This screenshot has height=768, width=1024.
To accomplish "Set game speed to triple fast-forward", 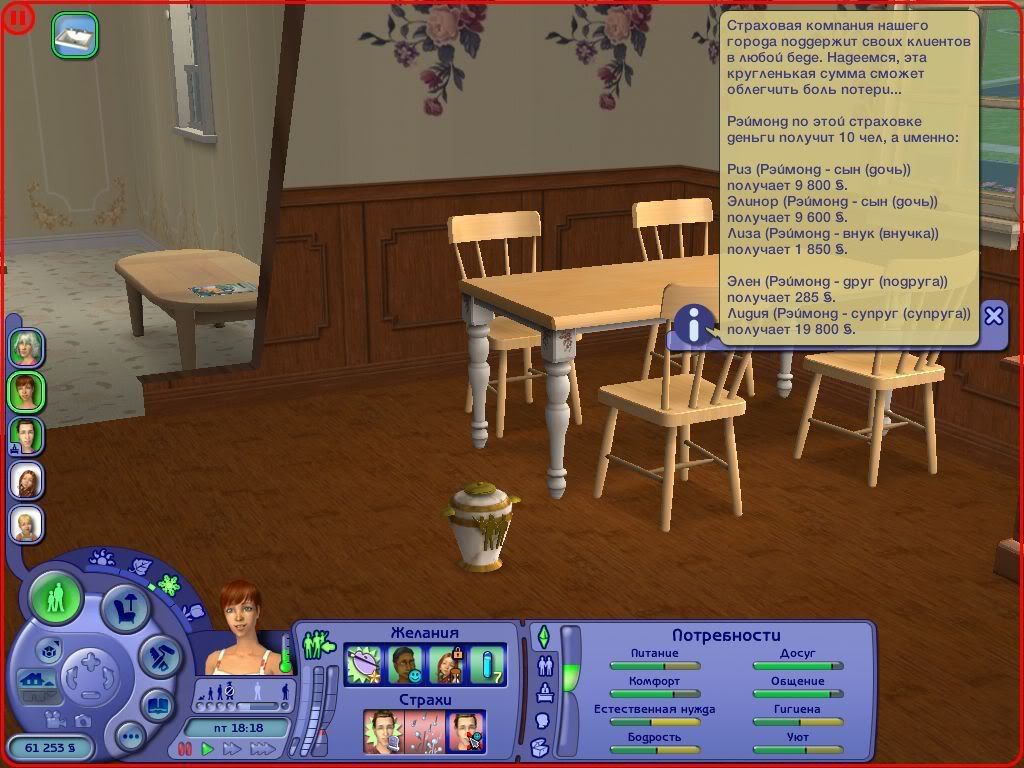I will click(263, 749).
